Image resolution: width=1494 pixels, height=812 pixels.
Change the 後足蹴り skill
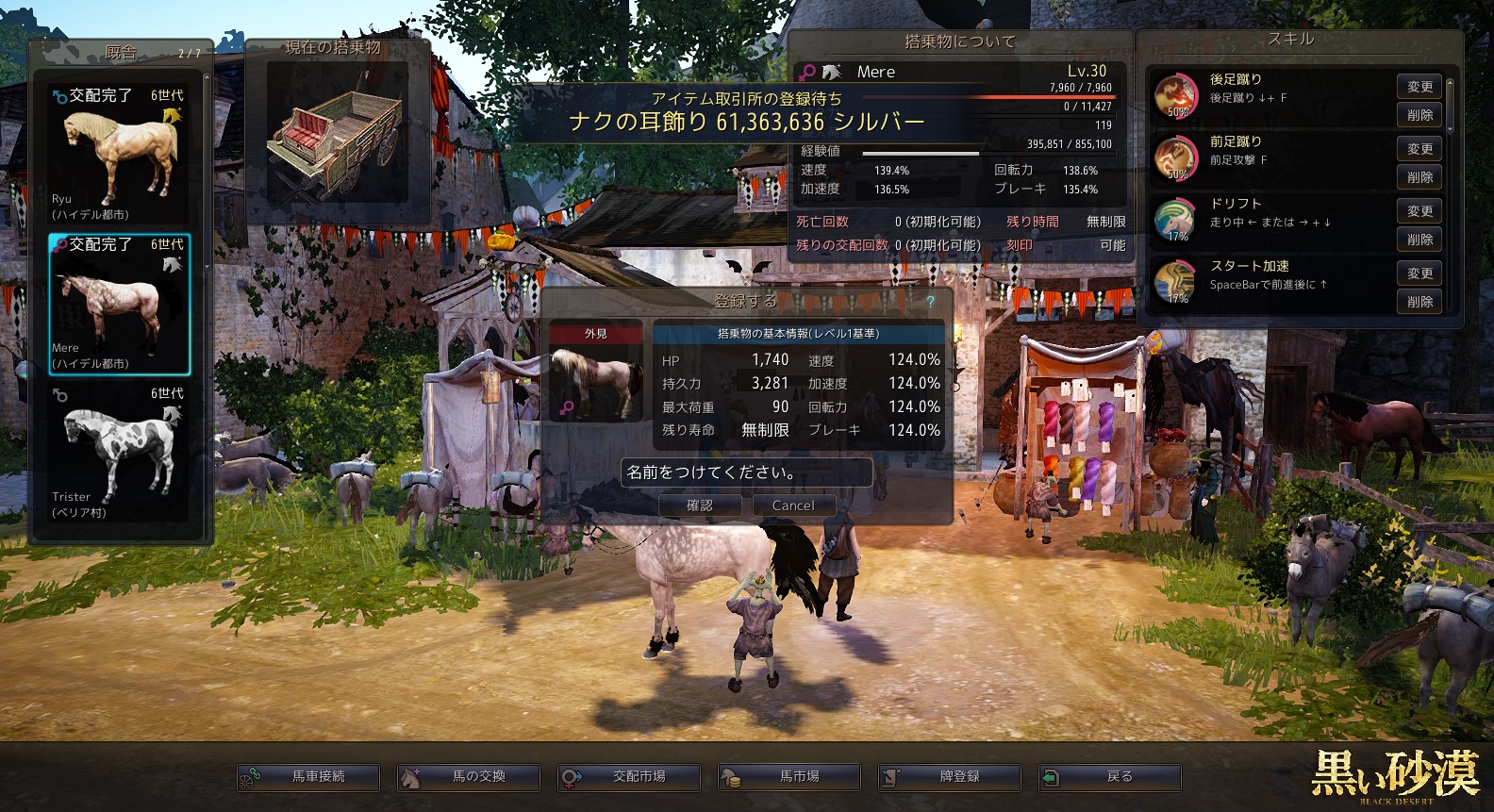click(x=1419, y=87)
